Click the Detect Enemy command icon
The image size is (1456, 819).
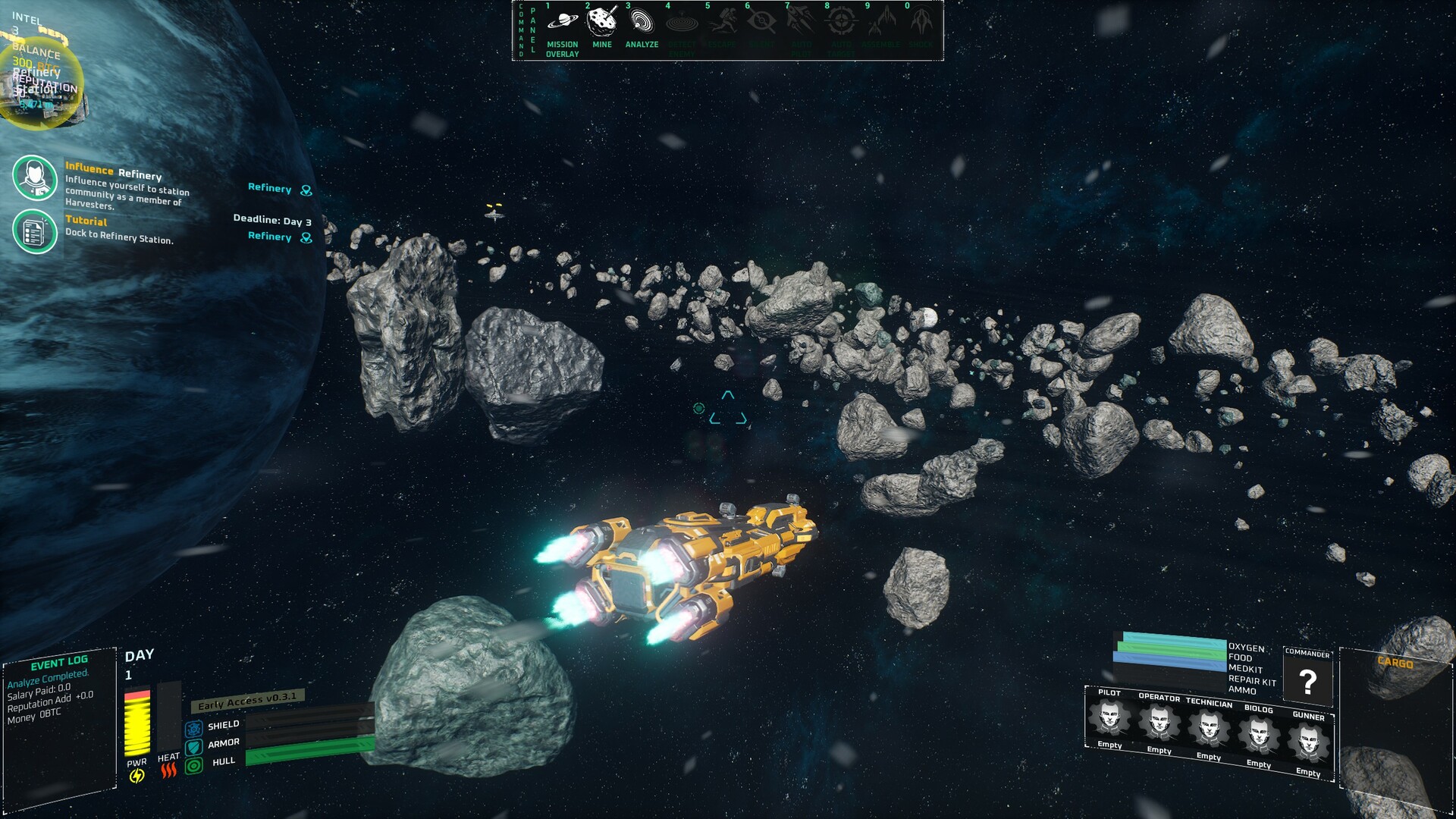pos(681,21)
